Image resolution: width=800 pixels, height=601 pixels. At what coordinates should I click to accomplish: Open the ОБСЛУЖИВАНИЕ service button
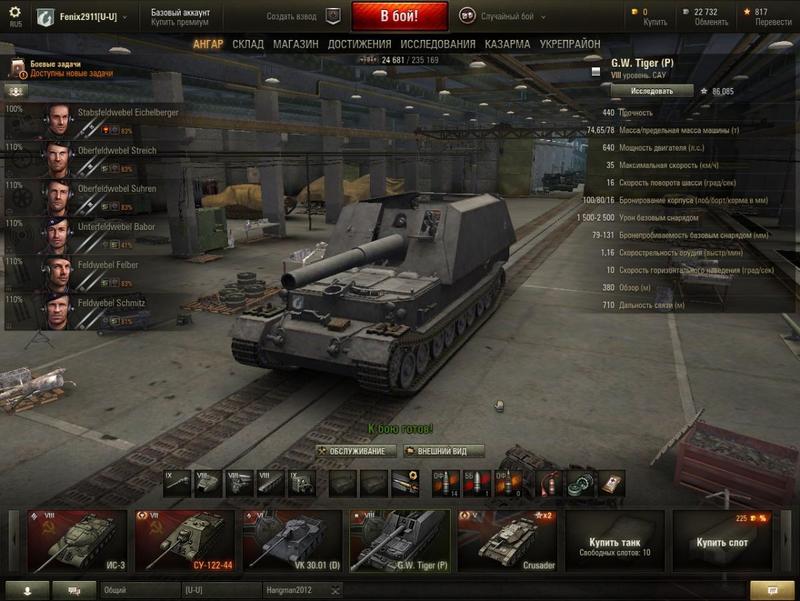[x=357, y=451]
